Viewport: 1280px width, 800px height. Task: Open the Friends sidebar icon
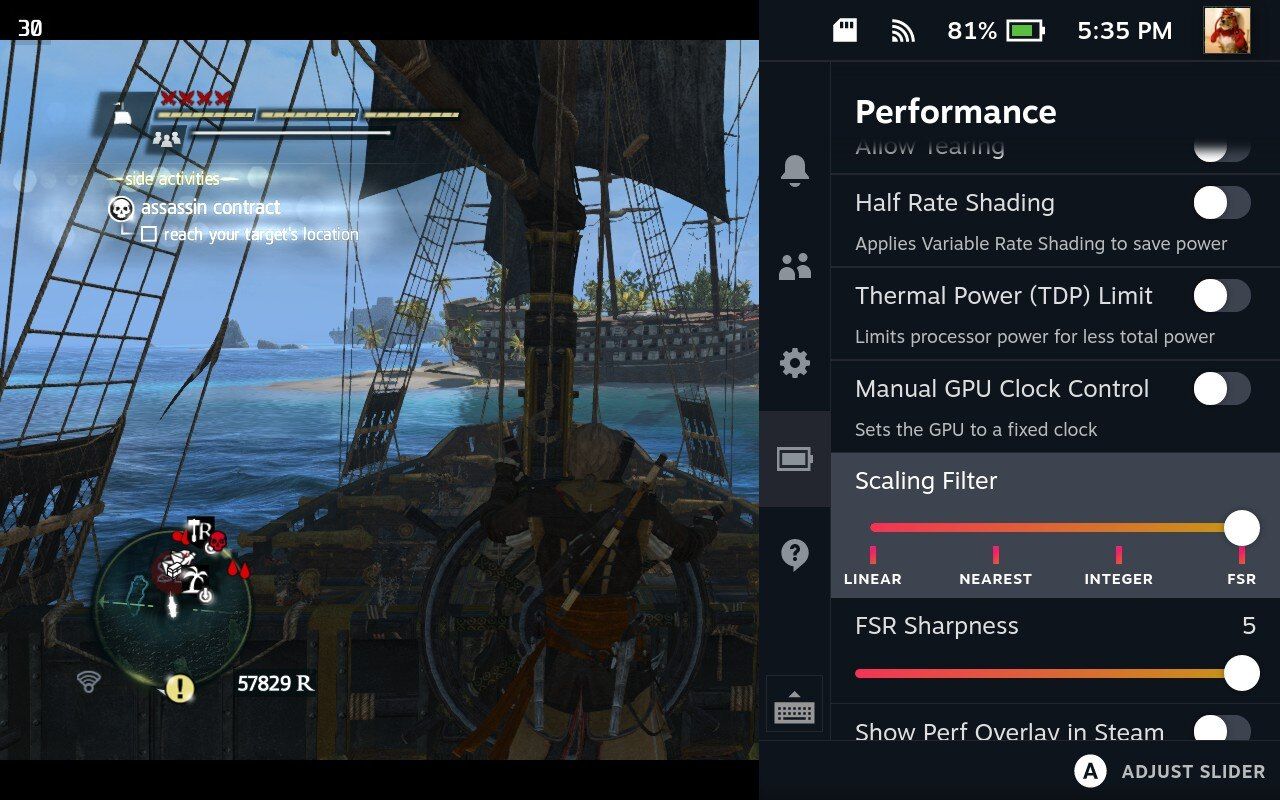pyautogui.click(x=794, y=266)
